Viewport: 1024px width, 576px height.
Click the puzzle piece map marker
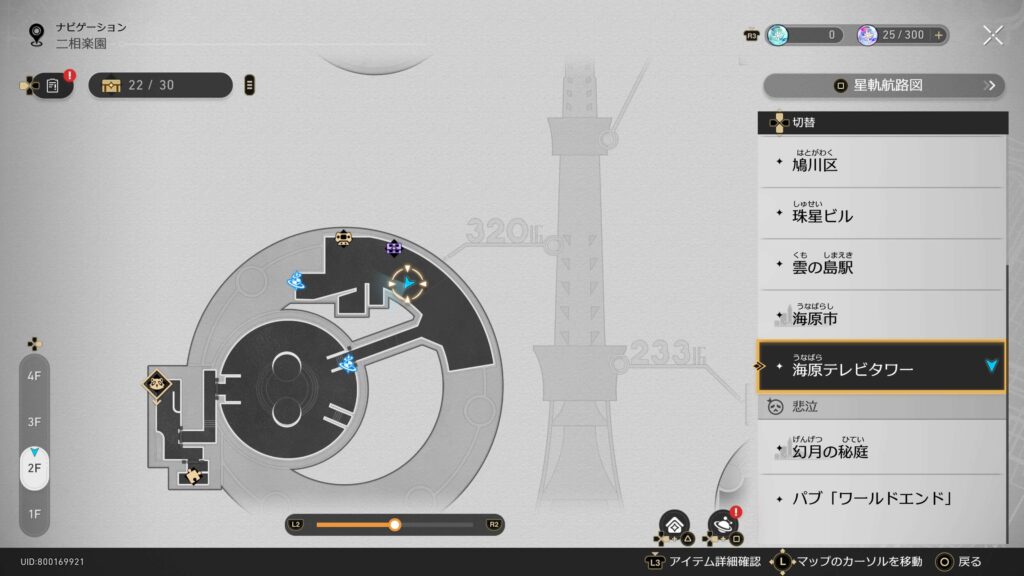tap(193, 476)
